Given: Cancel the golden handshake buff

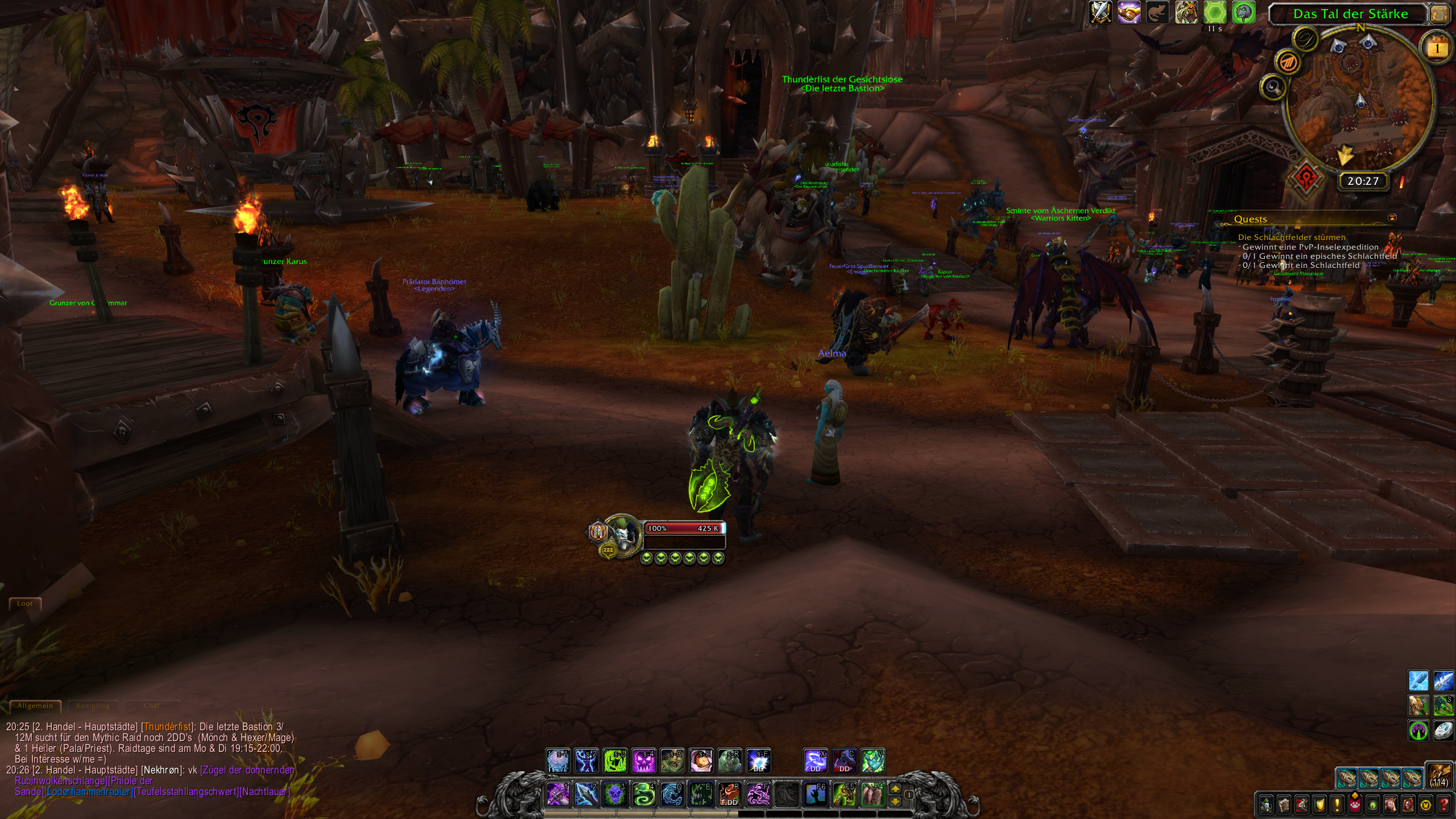Looking at the screenshot, I should (x=1128, y=13).
